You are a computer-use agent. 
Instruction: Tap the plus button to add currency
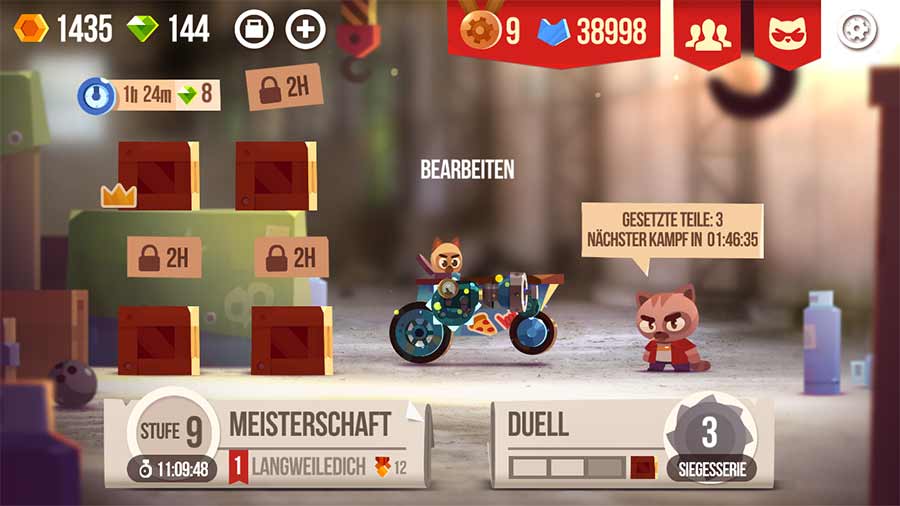click(306, 29)
